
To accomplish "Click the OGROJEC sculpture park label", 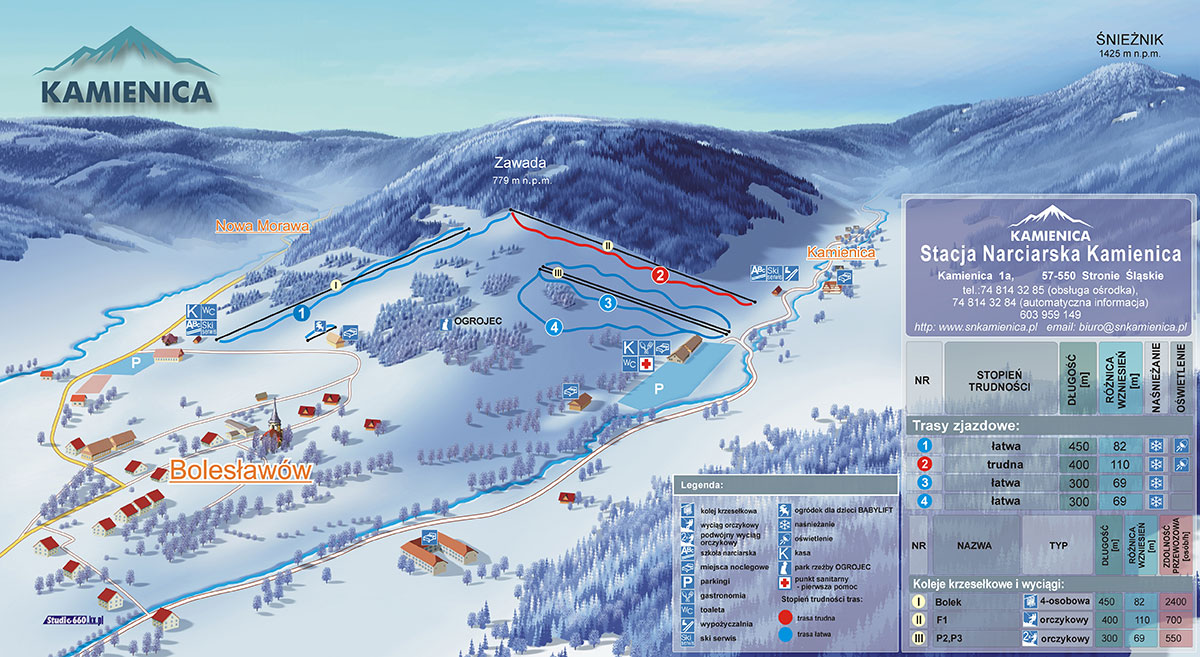I will click(x=475, y=323).
